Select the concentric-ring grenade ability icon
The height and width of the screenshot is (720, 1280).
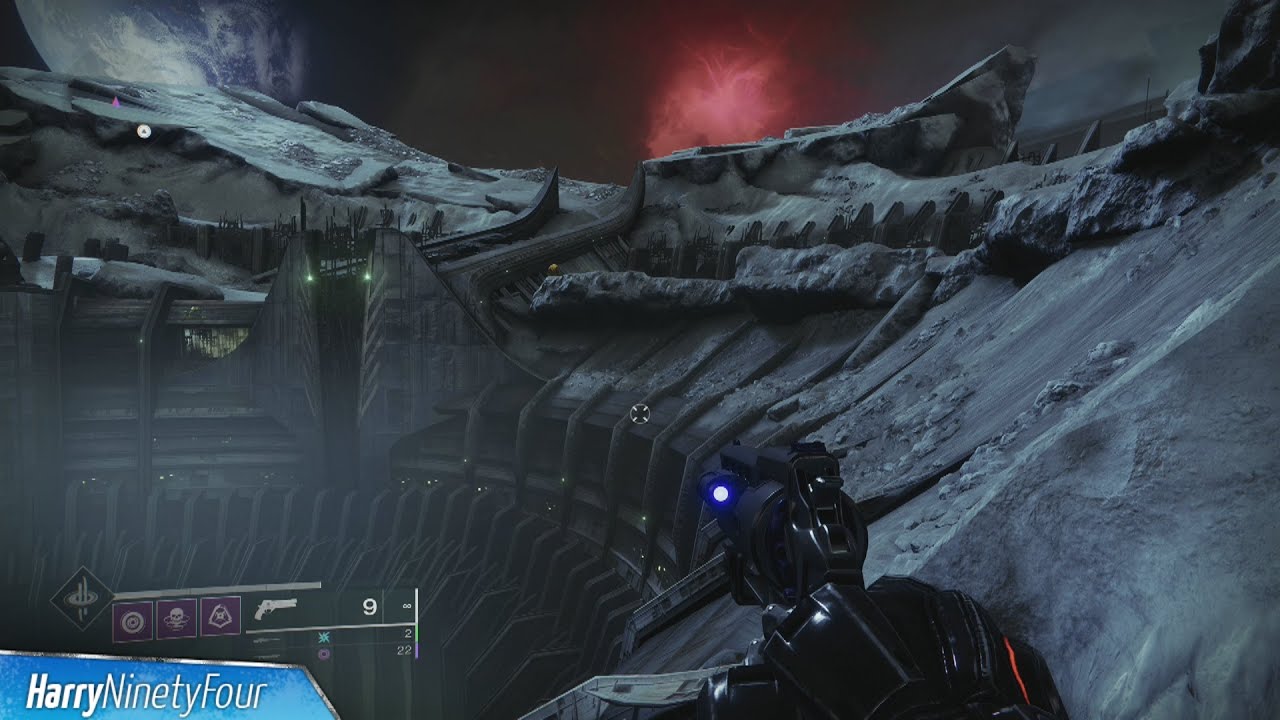coord(132,619)
